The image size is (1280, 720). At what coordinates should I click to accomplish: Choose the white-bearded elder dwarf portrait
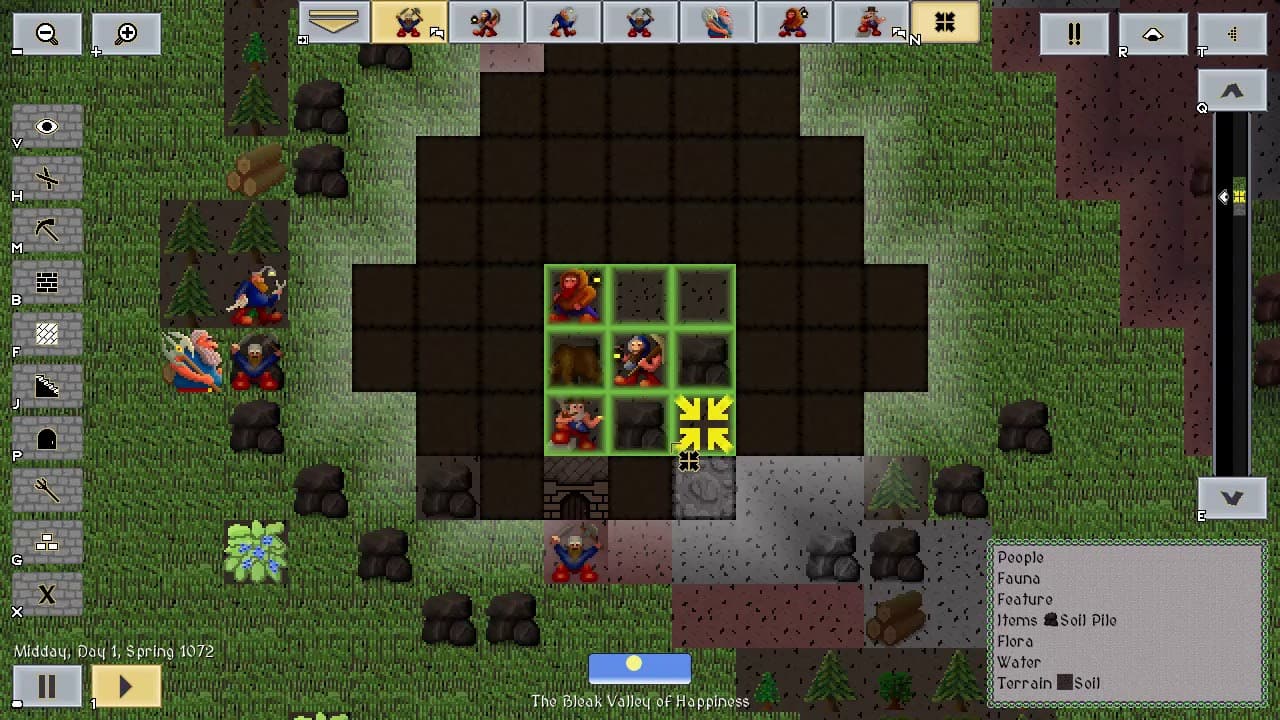(717, 22)
